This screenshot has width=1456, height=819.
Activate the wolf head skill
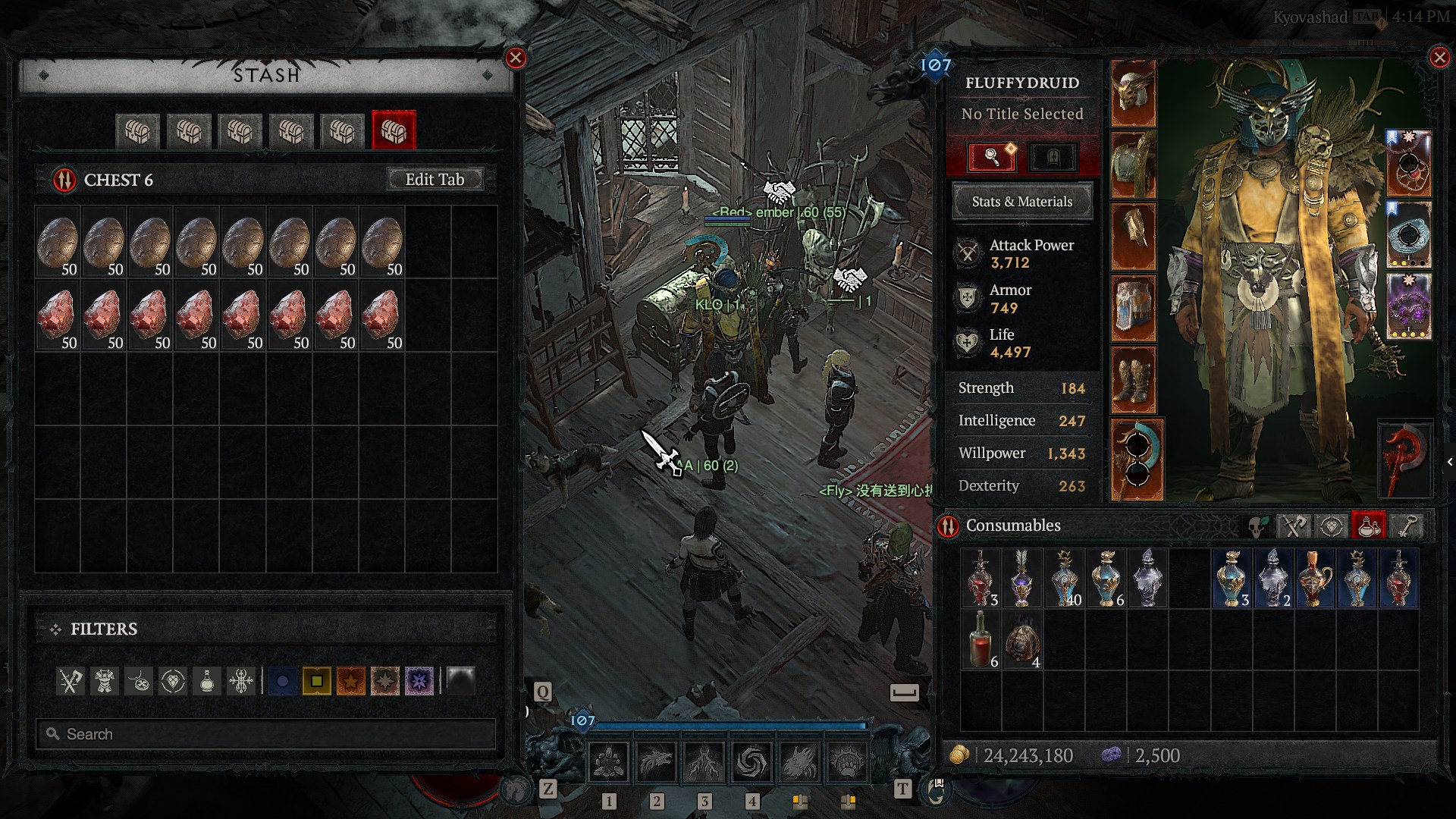656,761
